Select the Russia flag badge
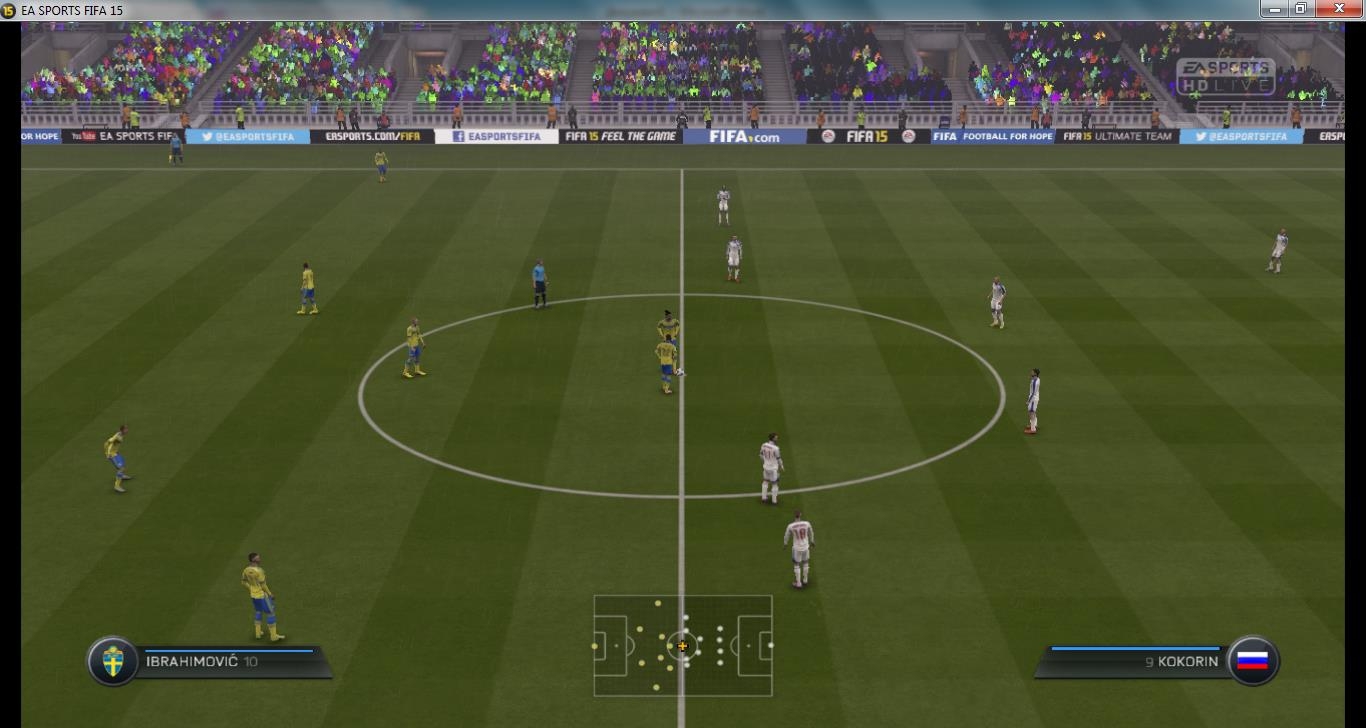 (x=1252, y=661)
